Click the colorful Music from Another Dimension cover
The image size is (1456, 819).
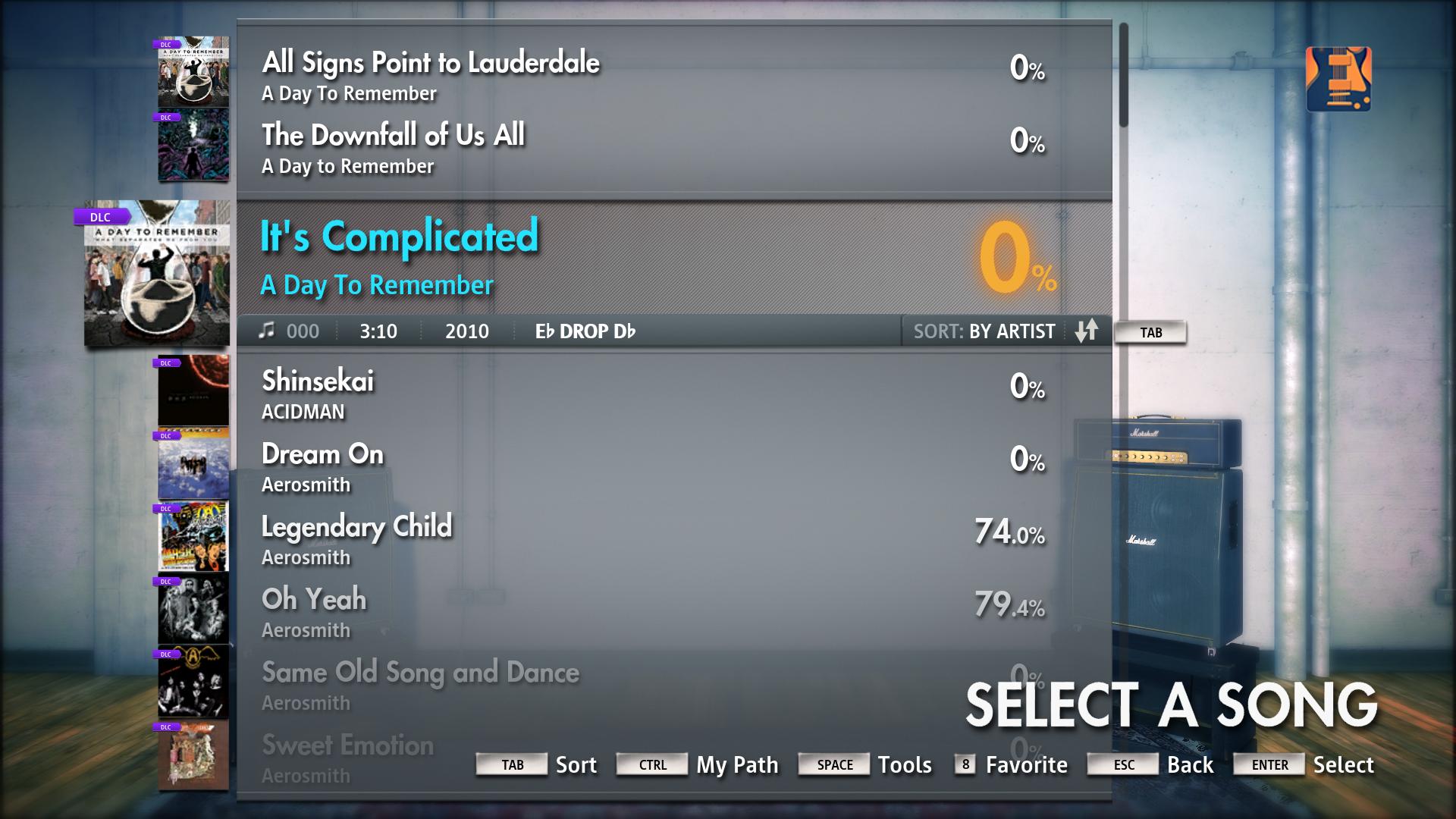tap(192, 536)
